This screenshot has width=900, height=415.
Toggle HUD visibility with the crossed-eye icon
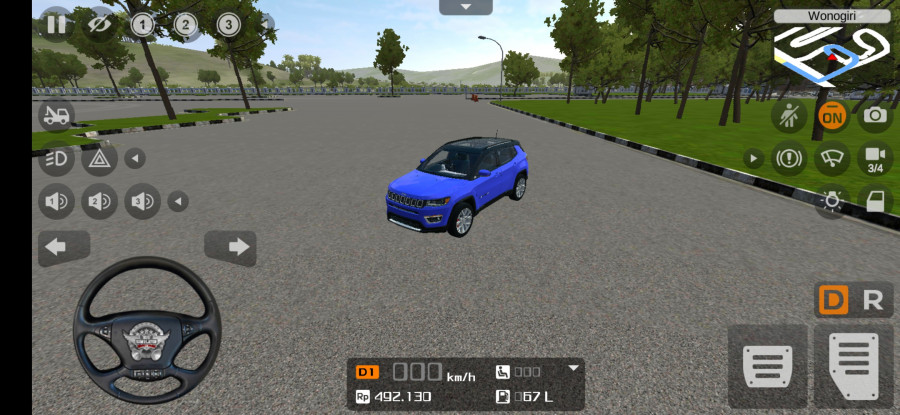coord(100,24)
